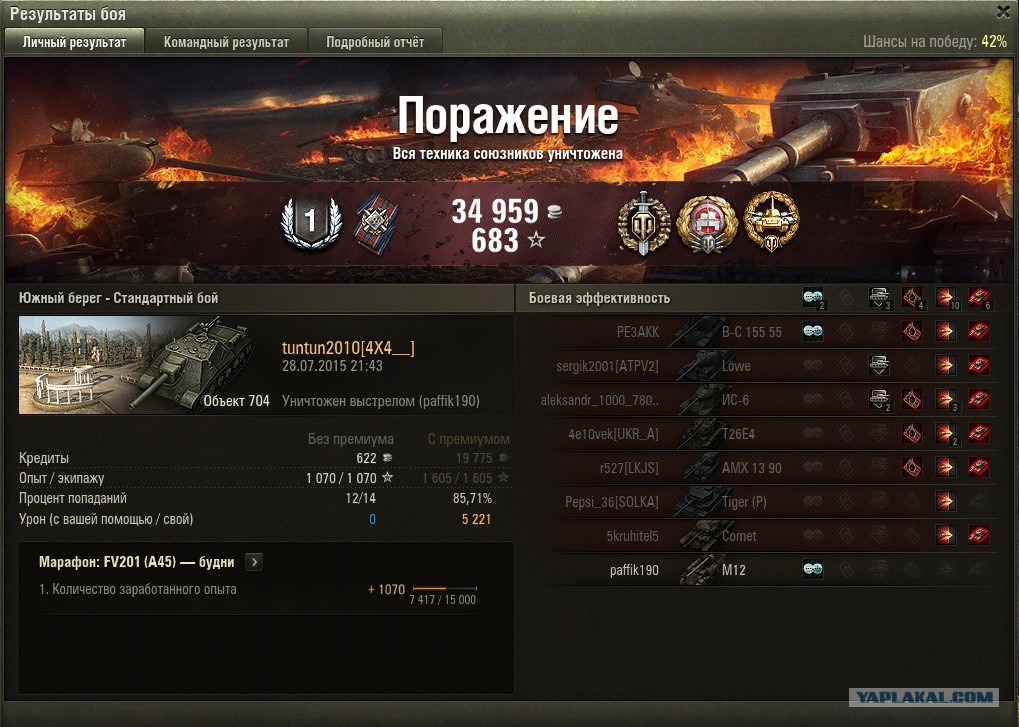Switch to the Командный результат tab
The image size is (1019, 727).
tap(226, 42)
